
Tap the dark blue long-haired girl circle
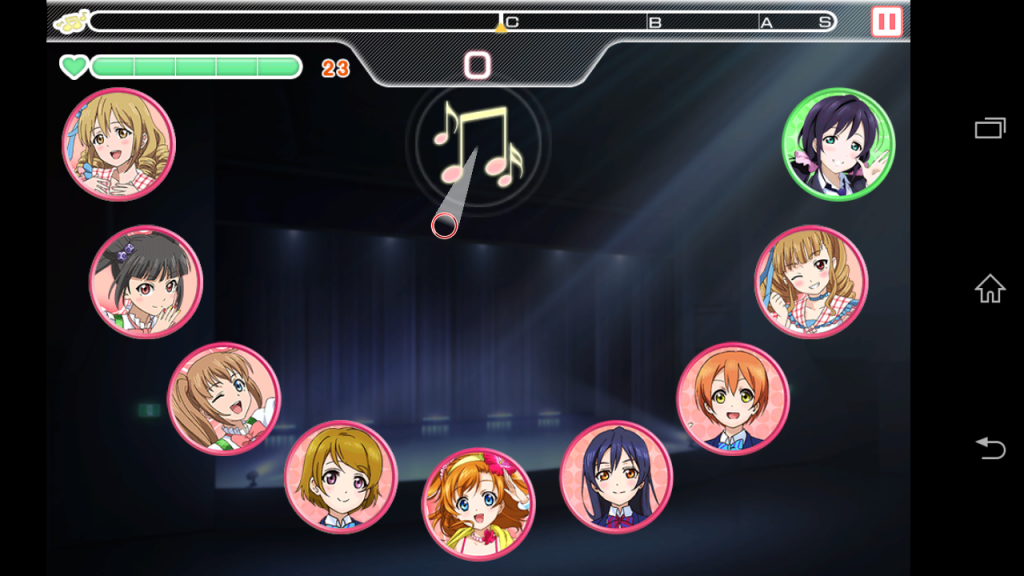click(616, 476)
